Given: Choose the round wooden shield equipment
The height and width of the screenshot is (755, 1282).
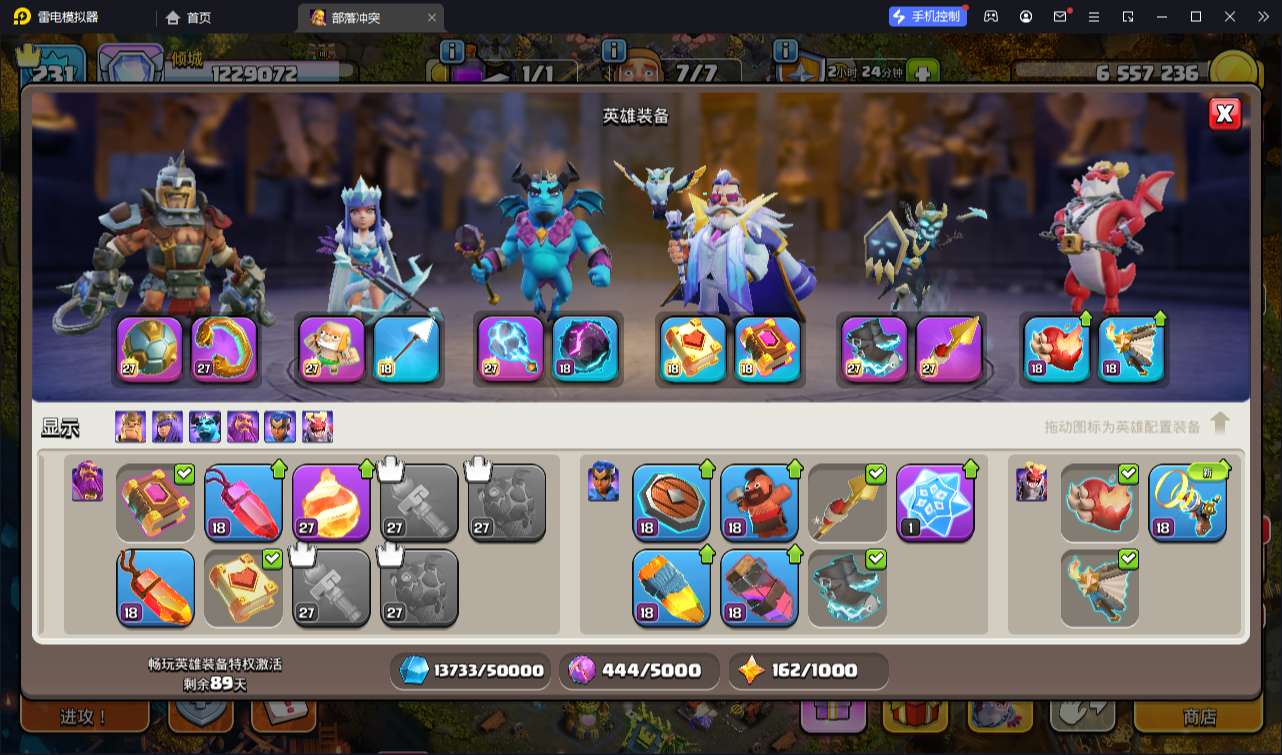Looking at the screenshot, I should point(671,502).
